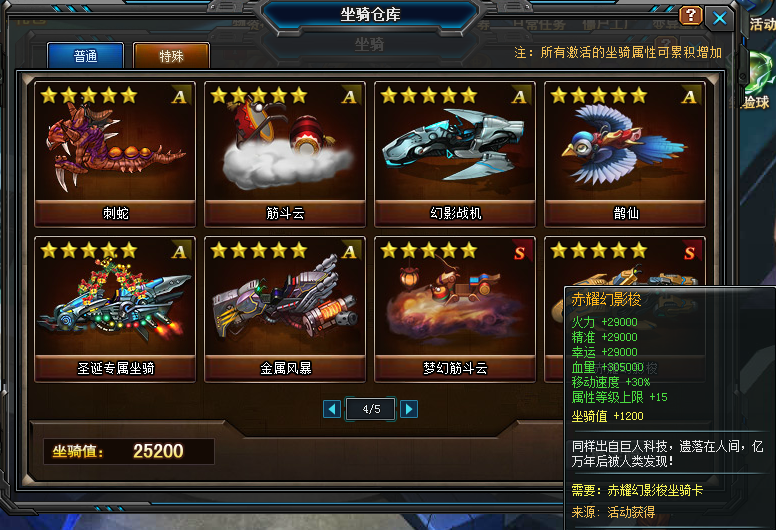Screen dimensions: 776x530
Task: Close the 坐骑仓库 window
Action: tap(718, 17)
